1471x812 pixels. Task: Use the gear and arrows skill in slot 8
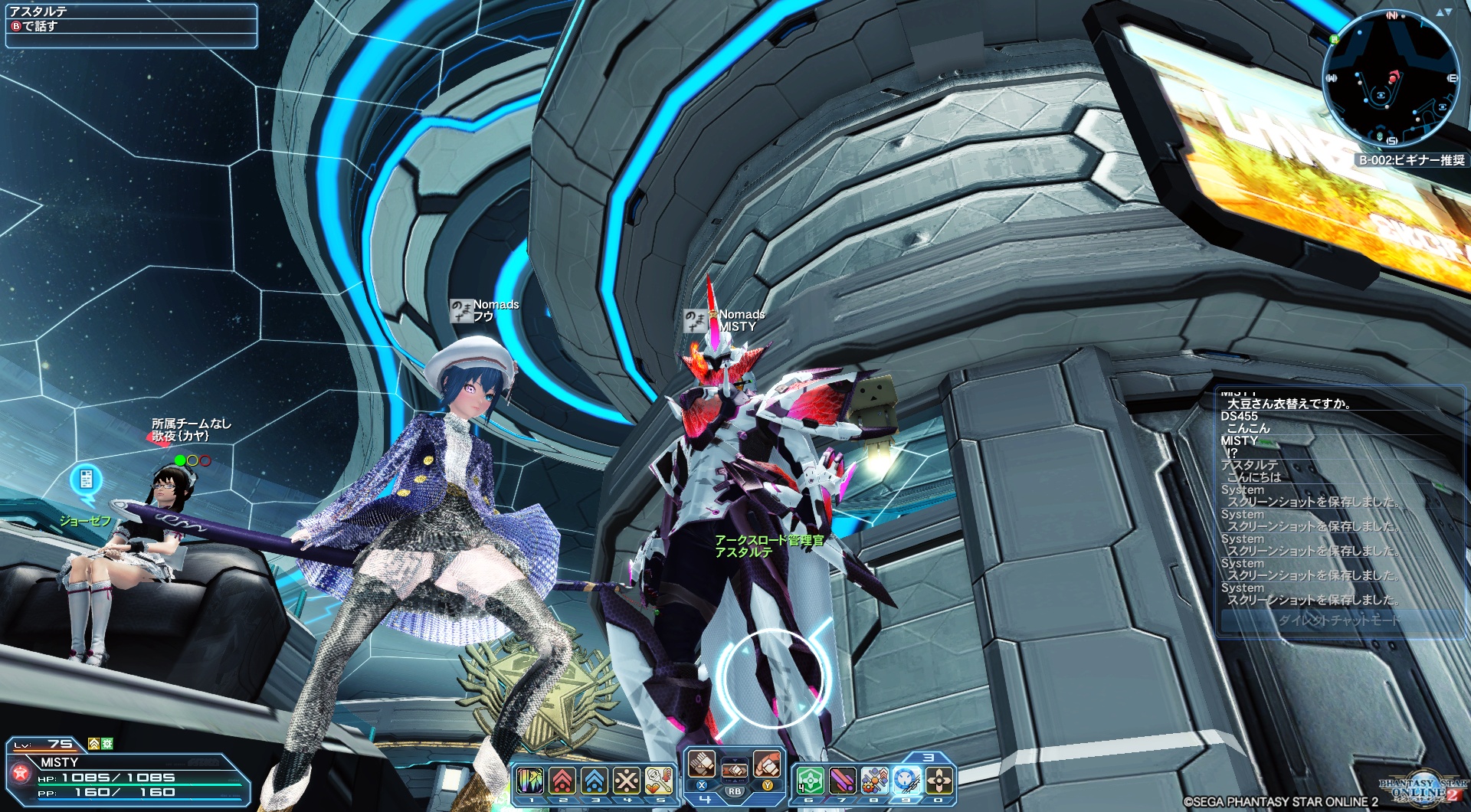(874, 781)
